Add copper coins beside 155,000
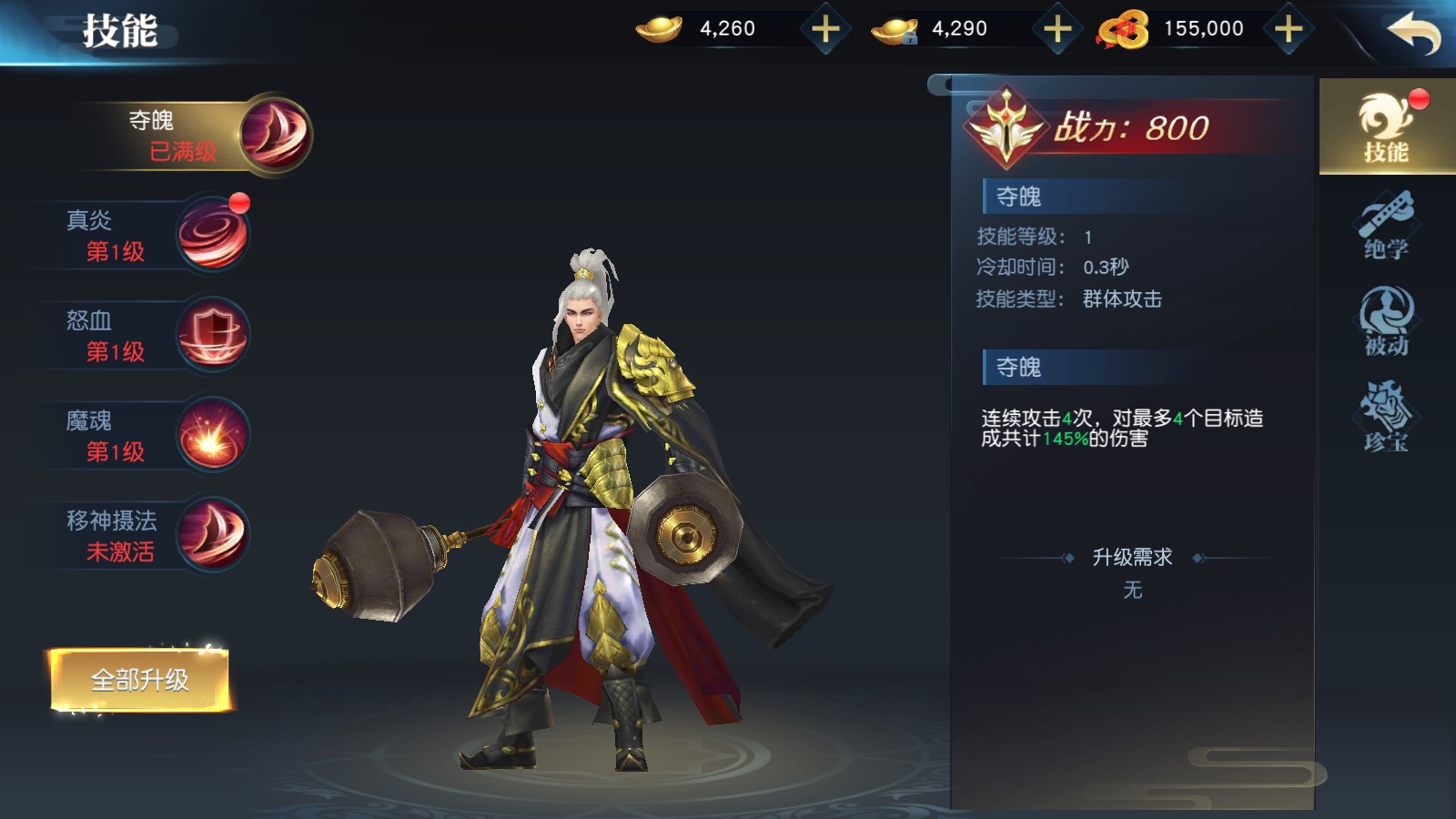Viewport: 1456px width, 819px height. pyautogui.click(x=1289, y=29)
